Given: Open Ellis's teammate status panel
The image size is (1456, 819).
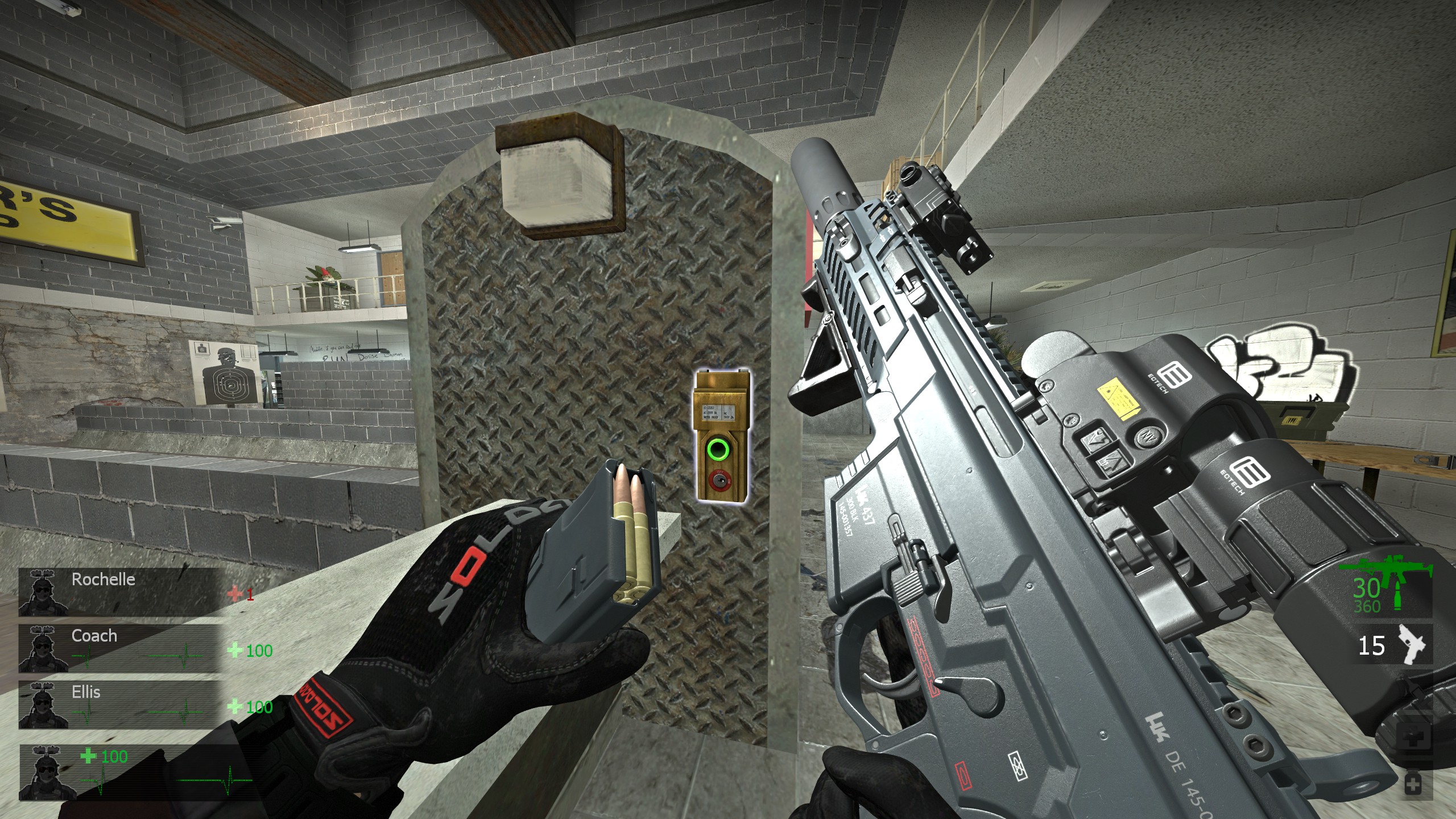Looking at the screenshot, I should [121, 705].
